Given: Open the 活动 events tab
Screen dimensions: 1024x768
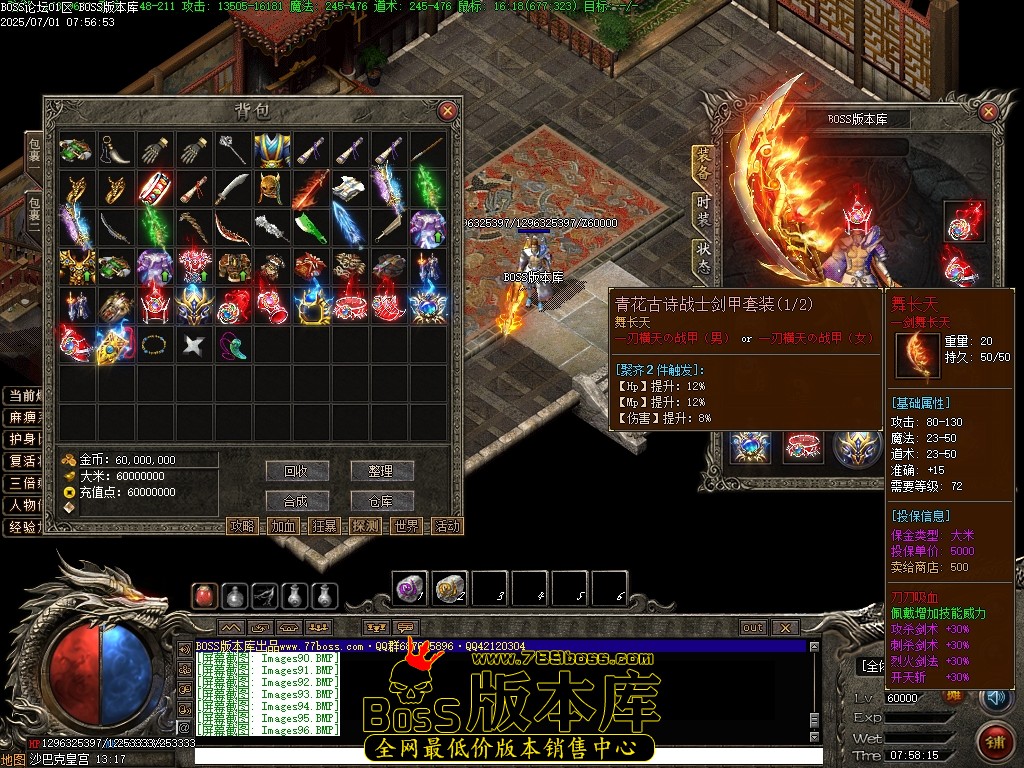Looking at the screenshot, I should pyautogui.click(x=448, y=526).
